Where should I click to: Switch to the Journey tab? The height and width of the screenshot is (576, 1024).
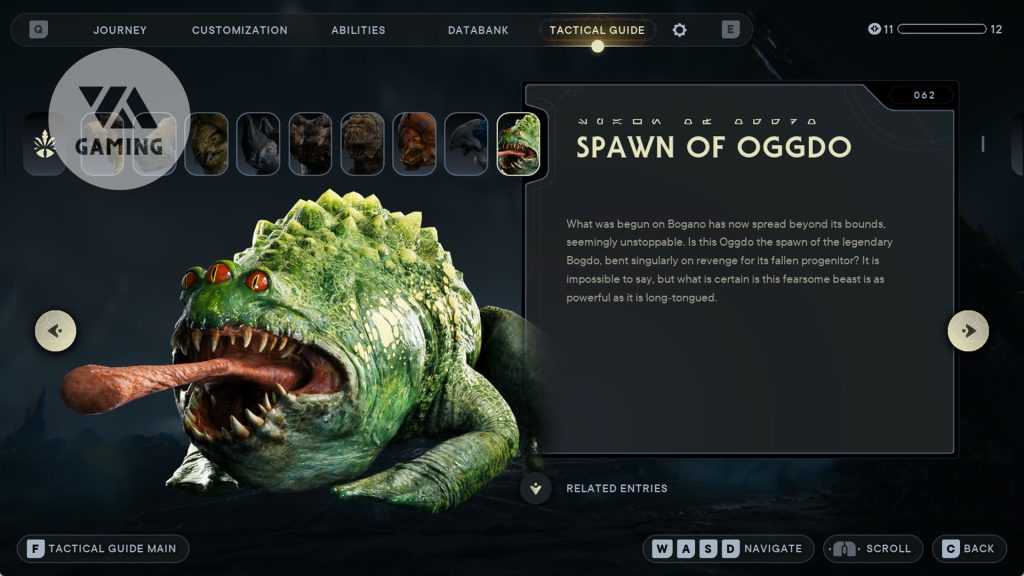[120, 30]
